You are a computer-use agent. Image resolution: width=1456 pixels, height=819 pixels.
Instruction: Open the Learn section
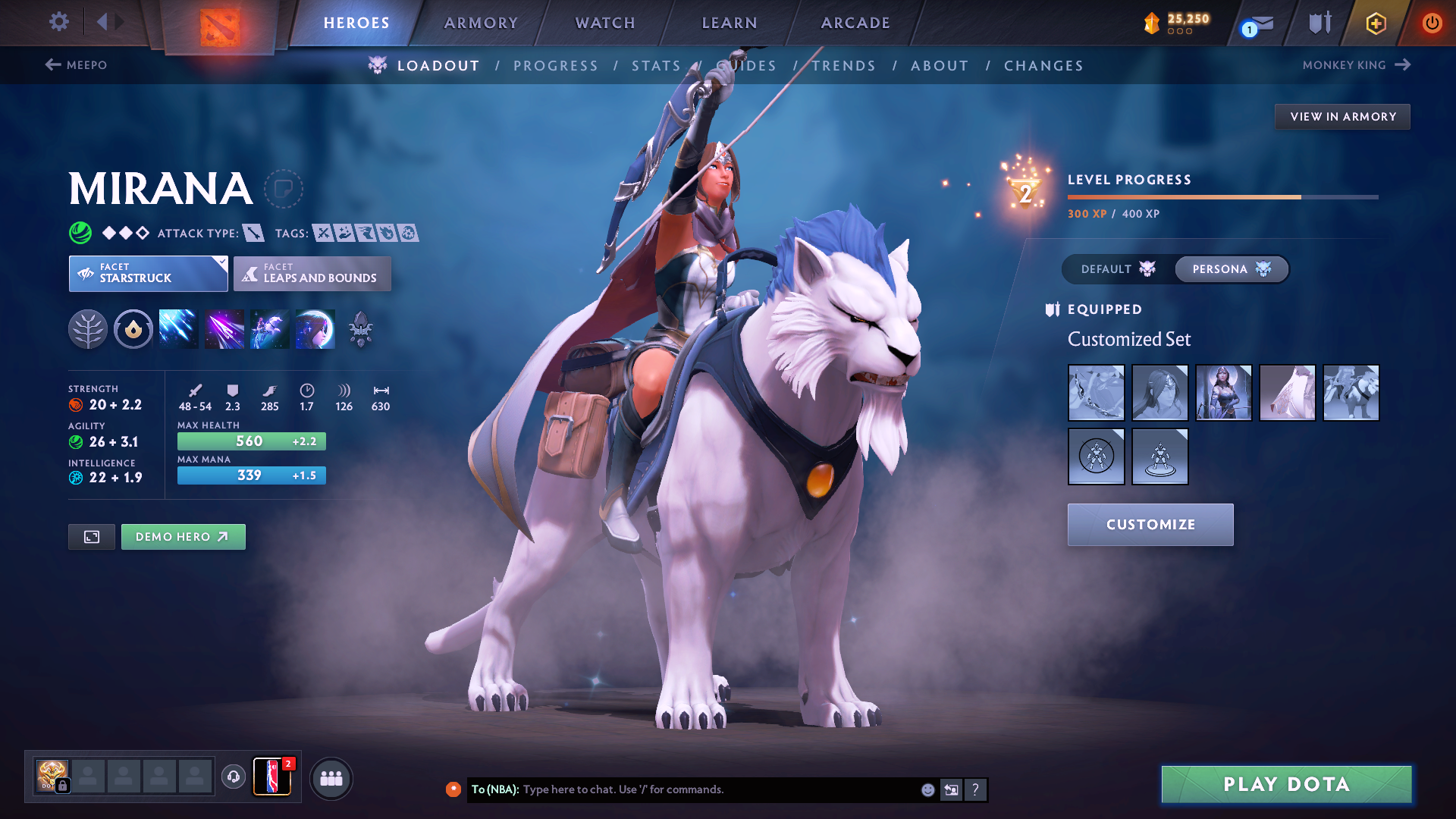(730, 23)
